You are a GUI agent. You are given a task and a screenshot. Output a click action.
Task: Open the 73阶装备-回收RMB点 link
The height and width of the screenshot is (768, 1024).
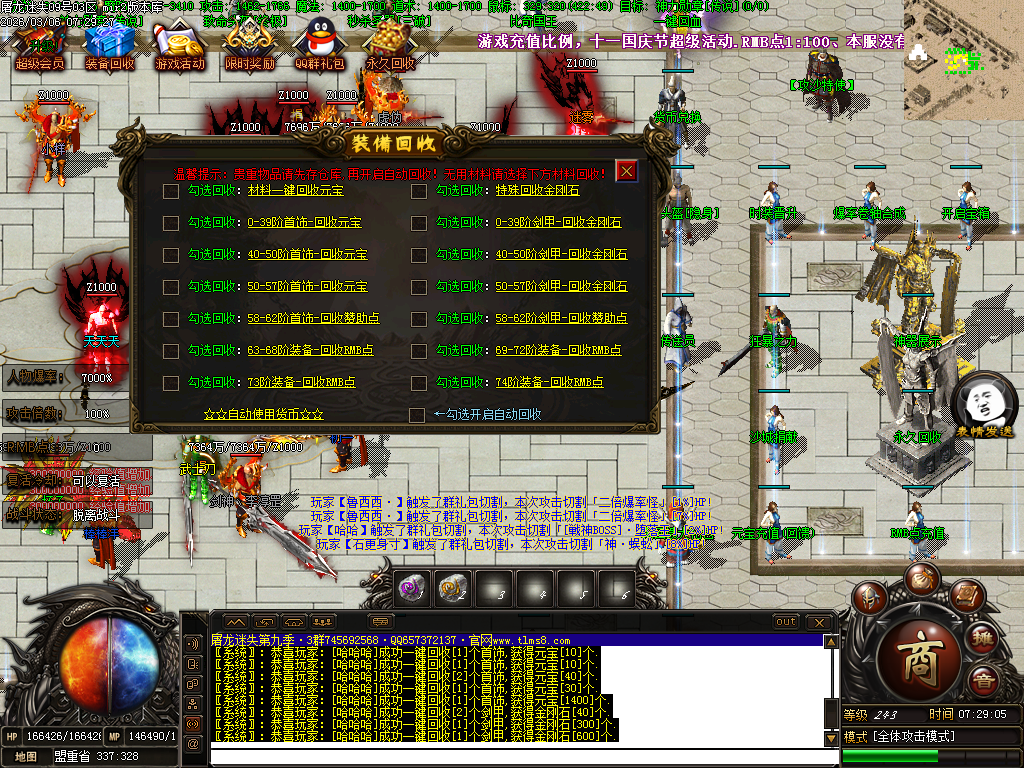pyautogui.click(x=301, y=382)
